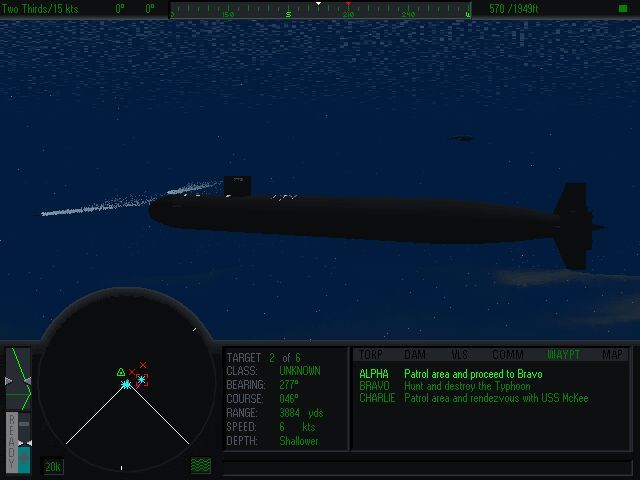
Task: Choose waypoint BRAVO hunt the Typhoon
Action: click(x=458, y=386)
